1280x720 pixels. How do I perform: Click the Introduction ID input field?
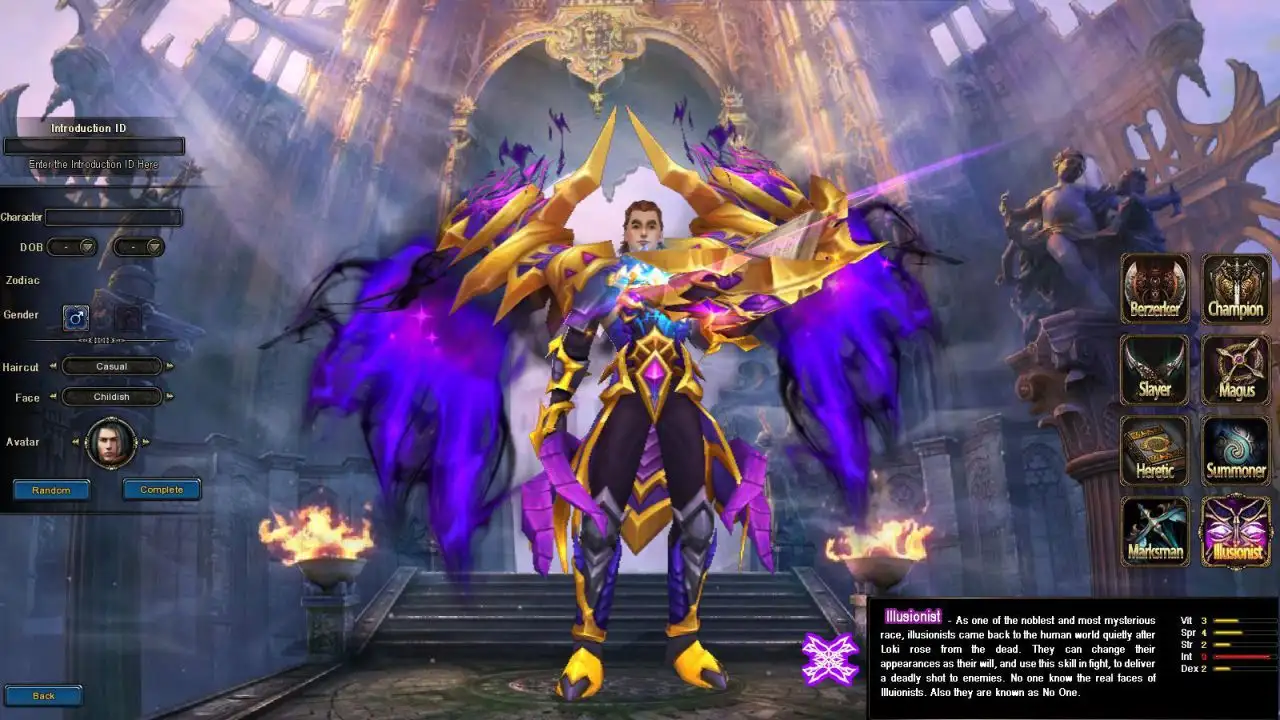[x=94, y=146]
